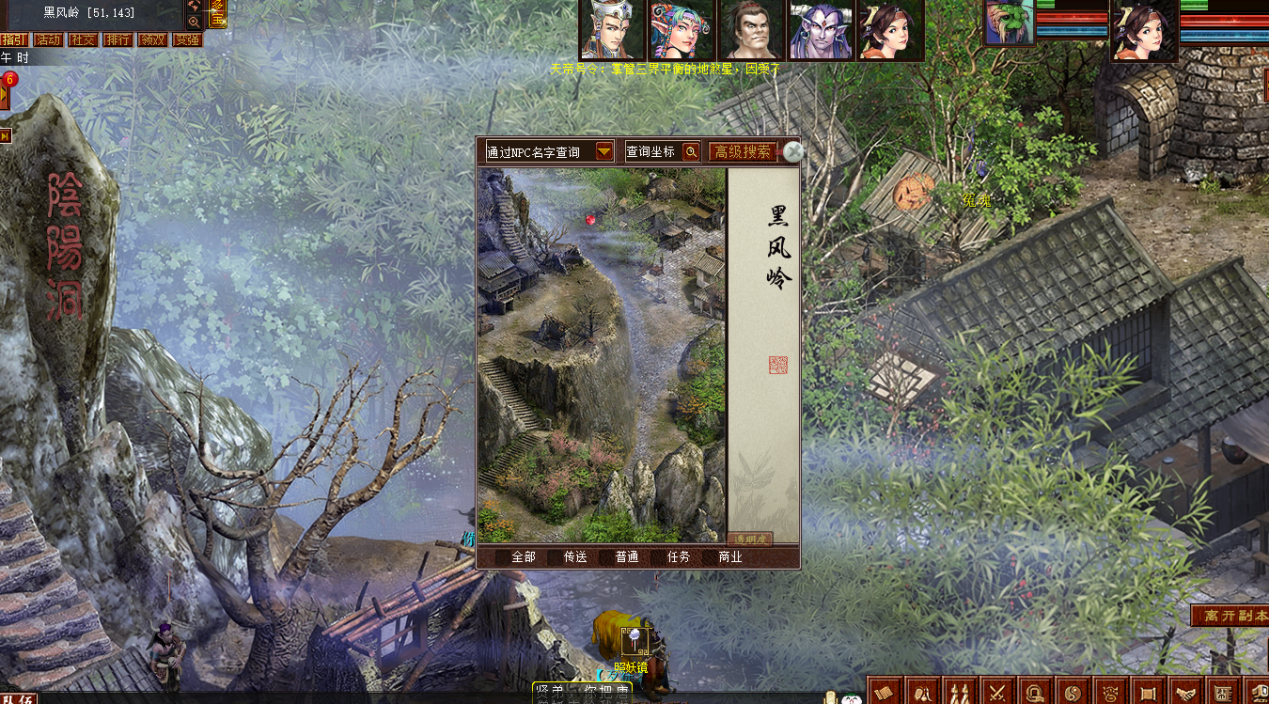This screenshot has height=704, width=1269.
Task: Open the 活动 events menu
Action: pyautogui.click(x=48, y=40)
